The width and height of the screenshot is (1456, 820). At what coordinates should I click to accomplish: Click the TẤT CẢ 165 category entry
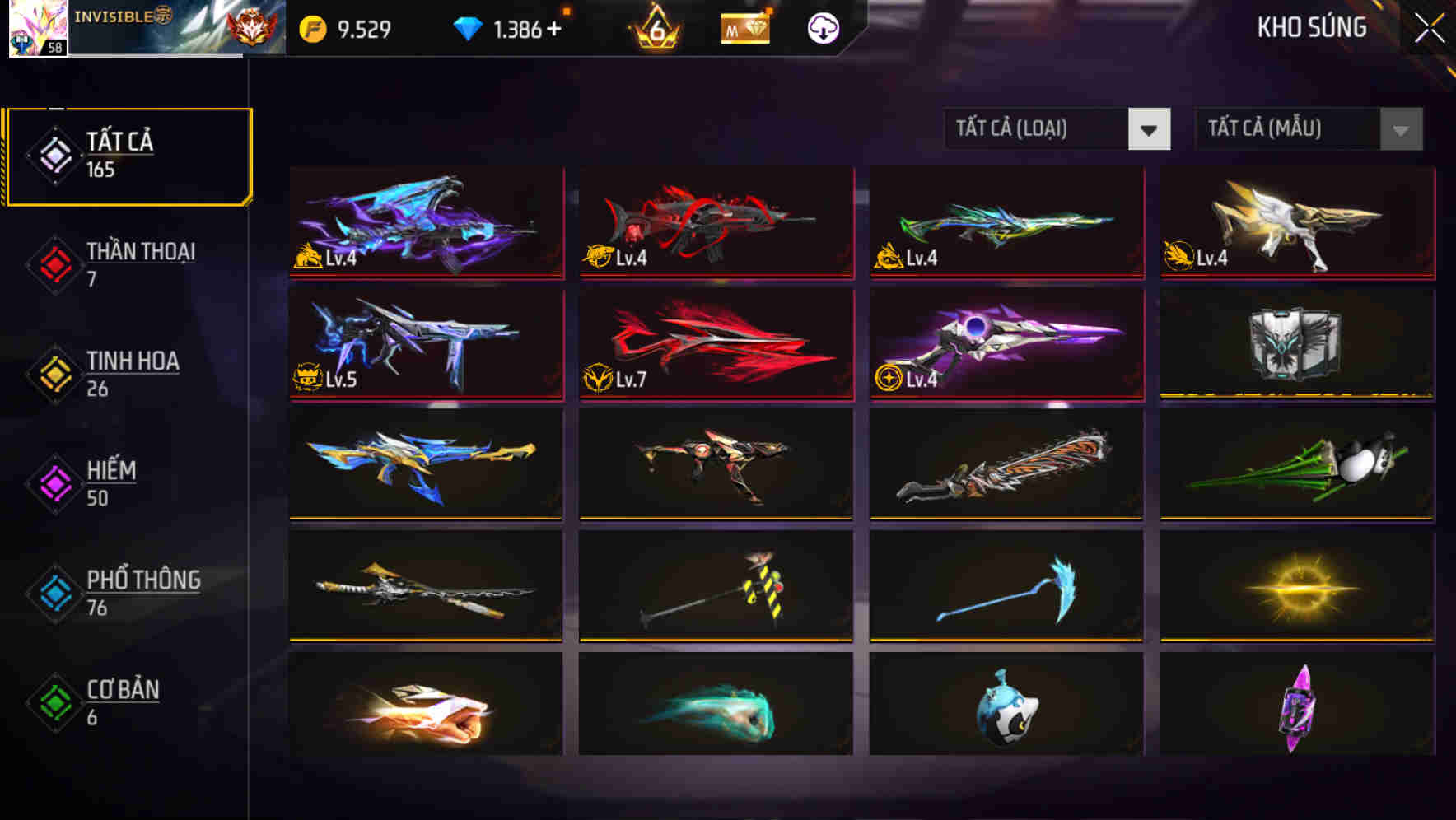128,155
